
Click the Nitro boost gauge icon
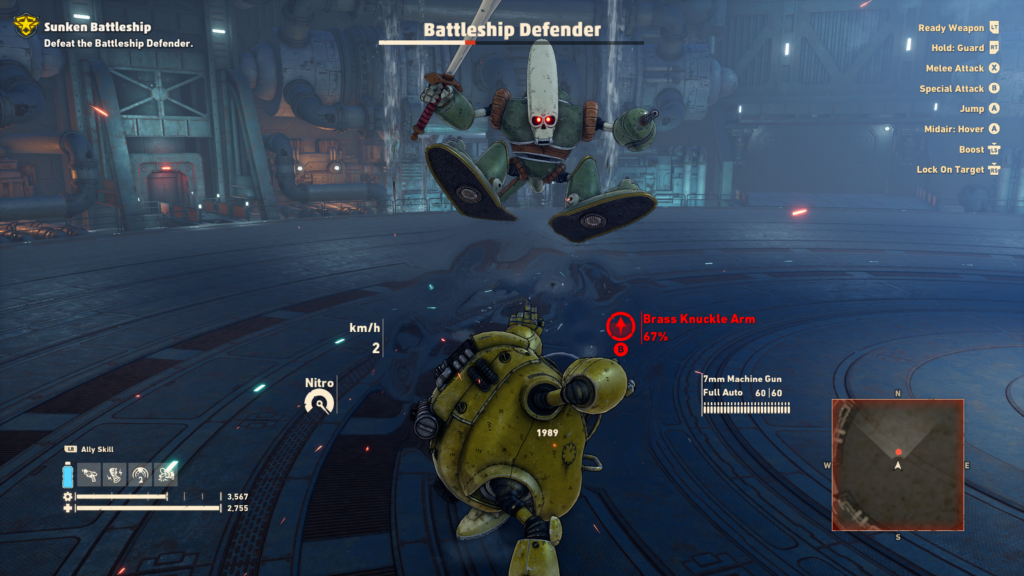tap(321, 402)
